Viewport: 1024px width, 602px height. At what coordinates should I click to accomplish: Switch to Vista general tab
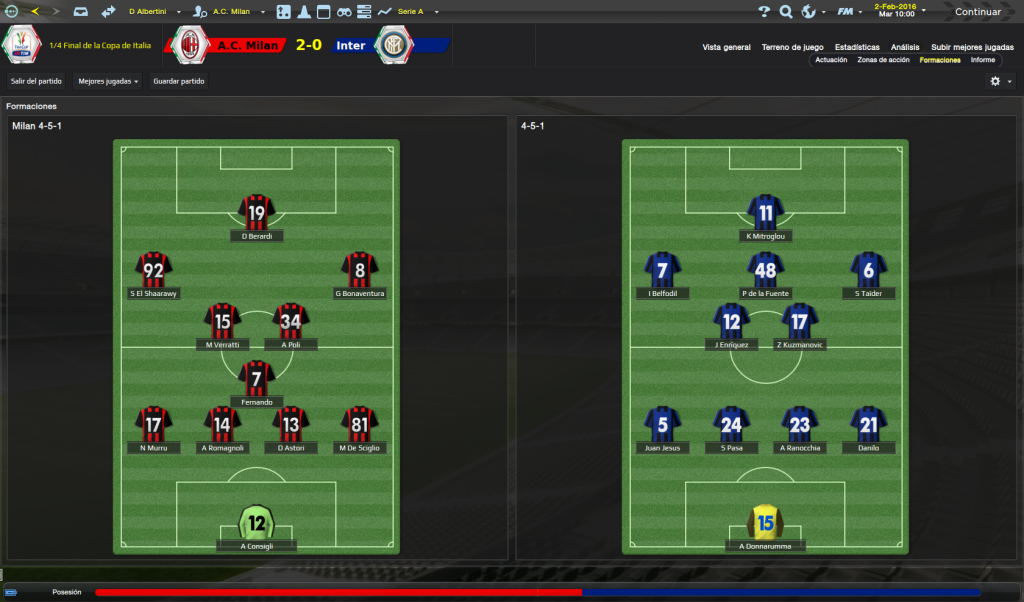click(726, 47)
